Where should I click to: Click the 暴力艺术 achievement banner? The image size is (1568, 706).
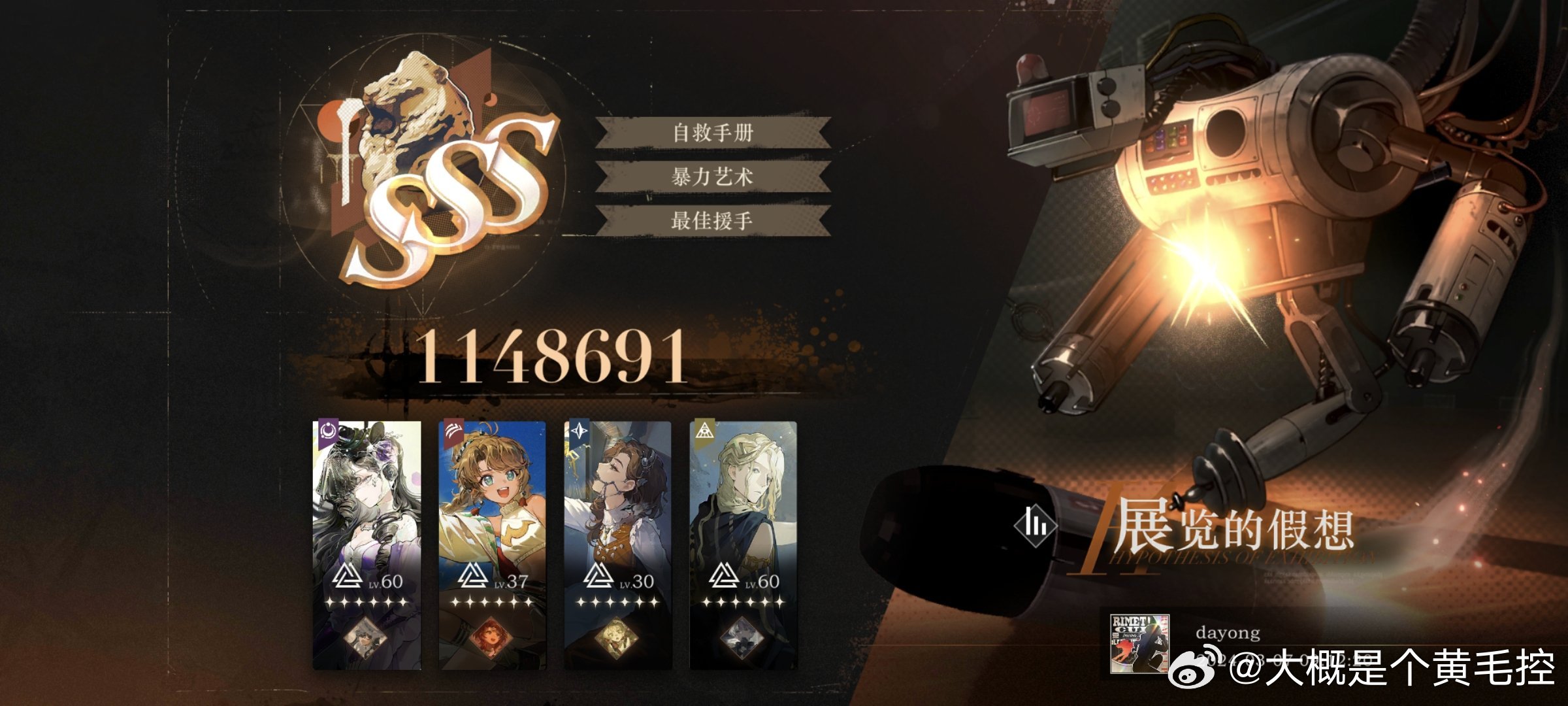point(713,176)
